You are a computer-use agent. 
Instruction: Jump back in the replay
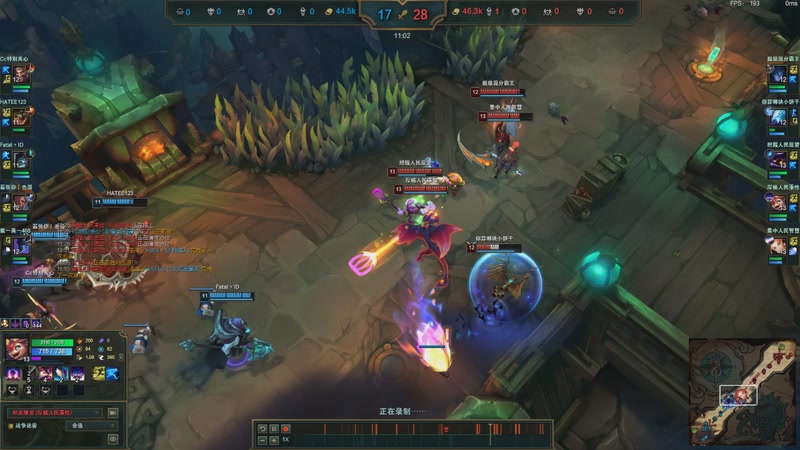coord(261,428)
